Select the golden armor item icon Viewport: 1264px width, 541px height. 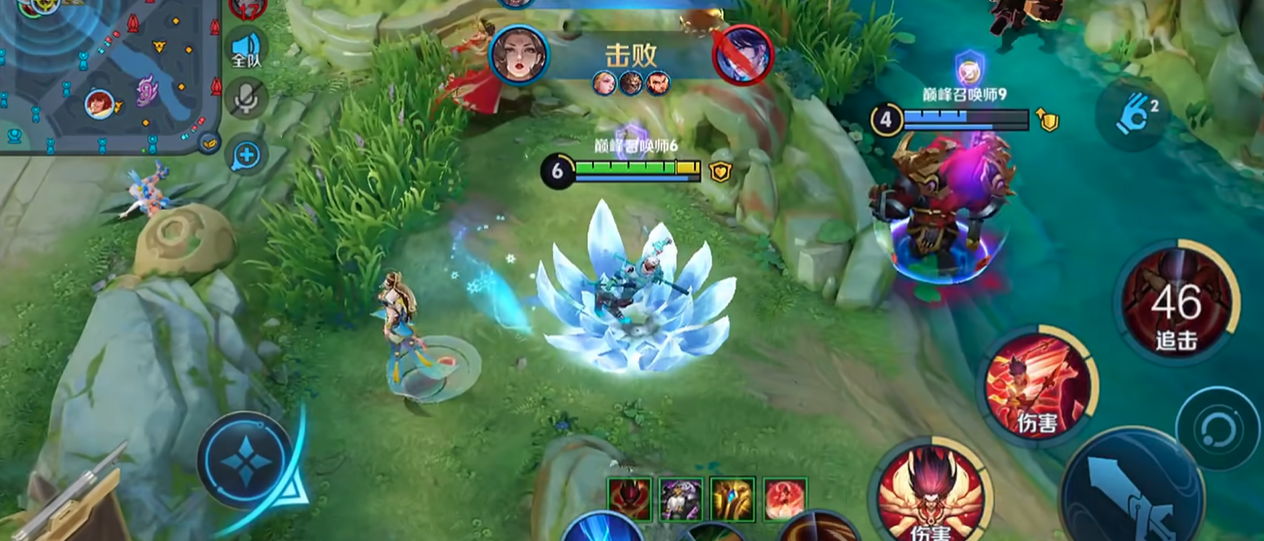point(733,499)
